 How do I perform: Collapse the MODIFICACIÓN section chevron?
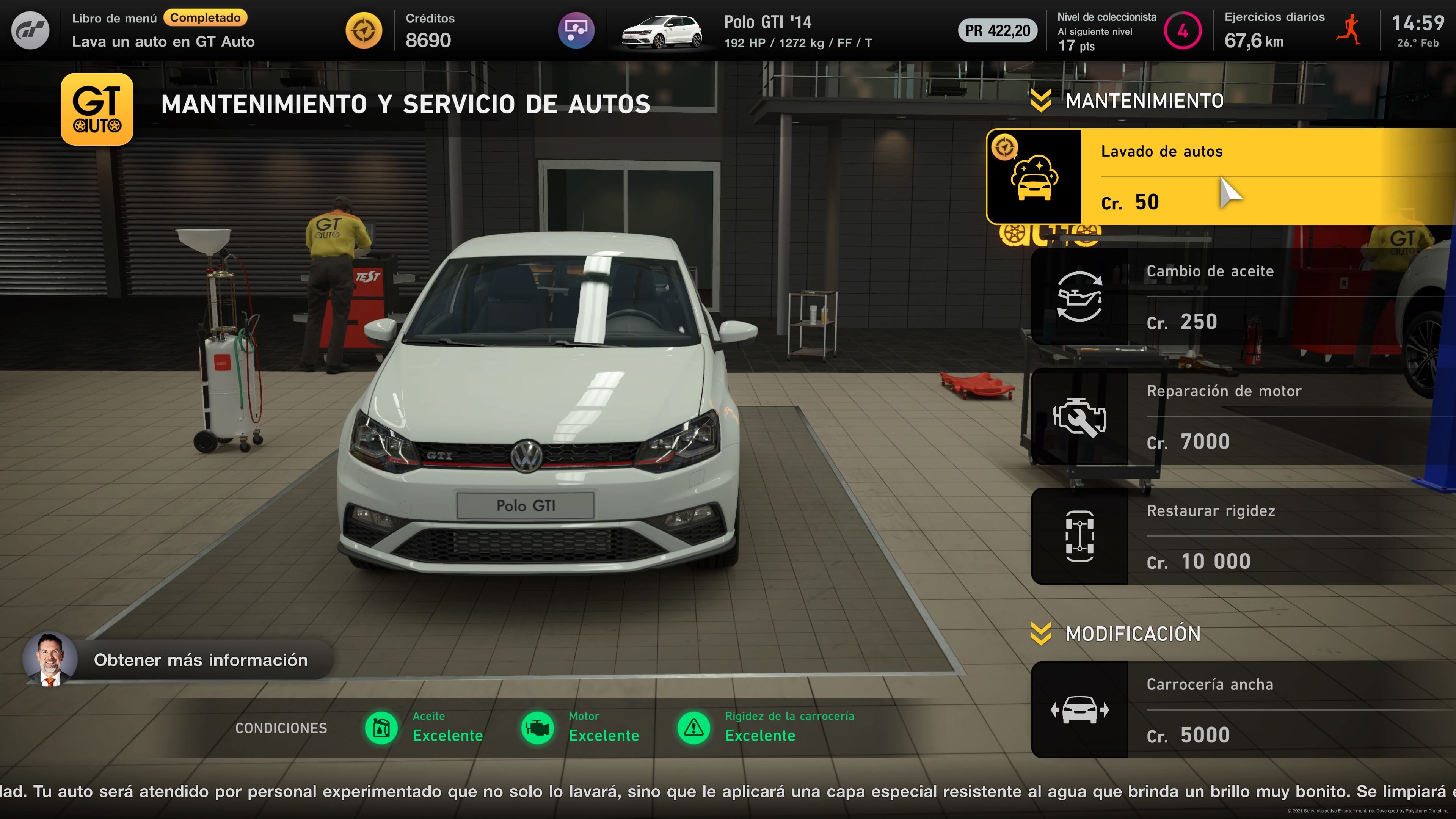coord(1040,634)
